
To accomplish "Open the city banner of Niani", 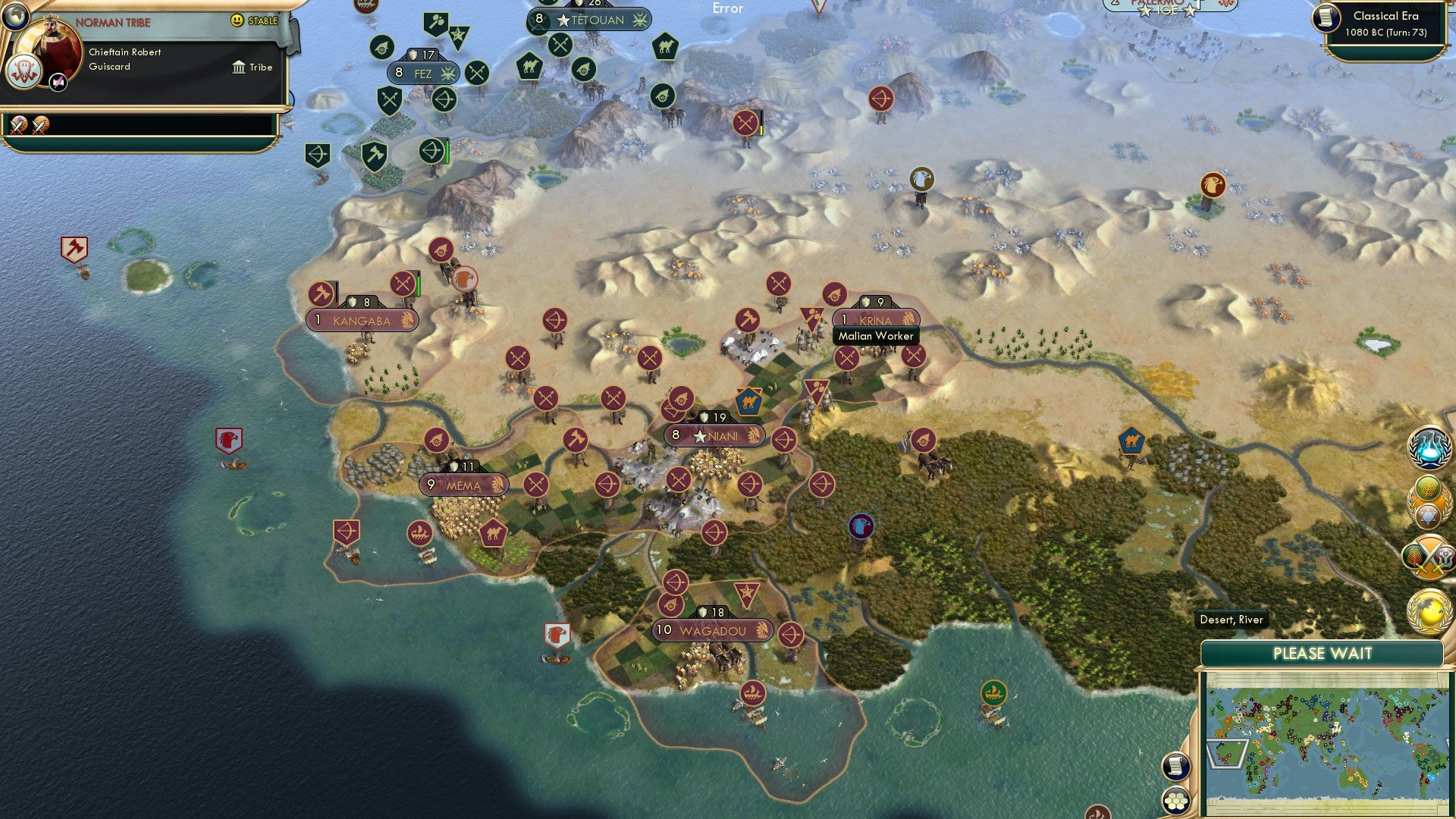I will click(713, 435).
